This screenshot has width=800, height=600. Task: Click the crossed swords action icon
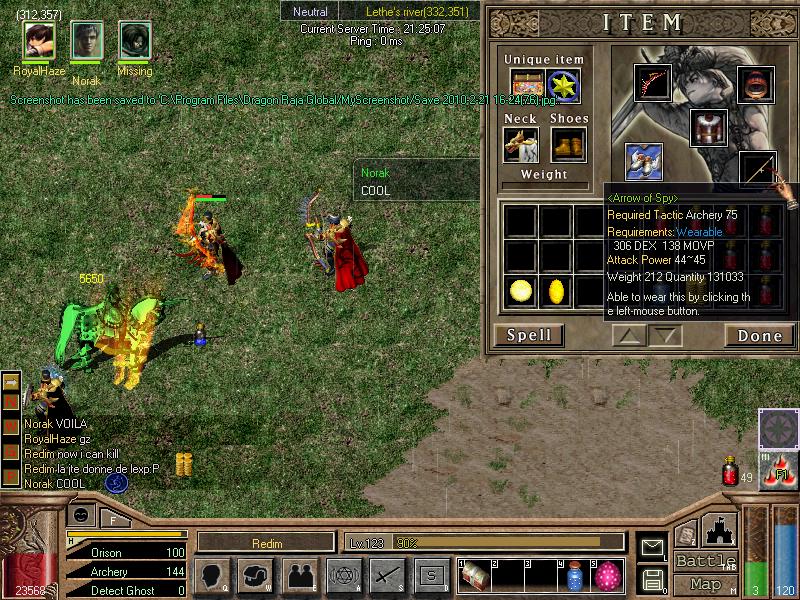click(x=386, y=575)
